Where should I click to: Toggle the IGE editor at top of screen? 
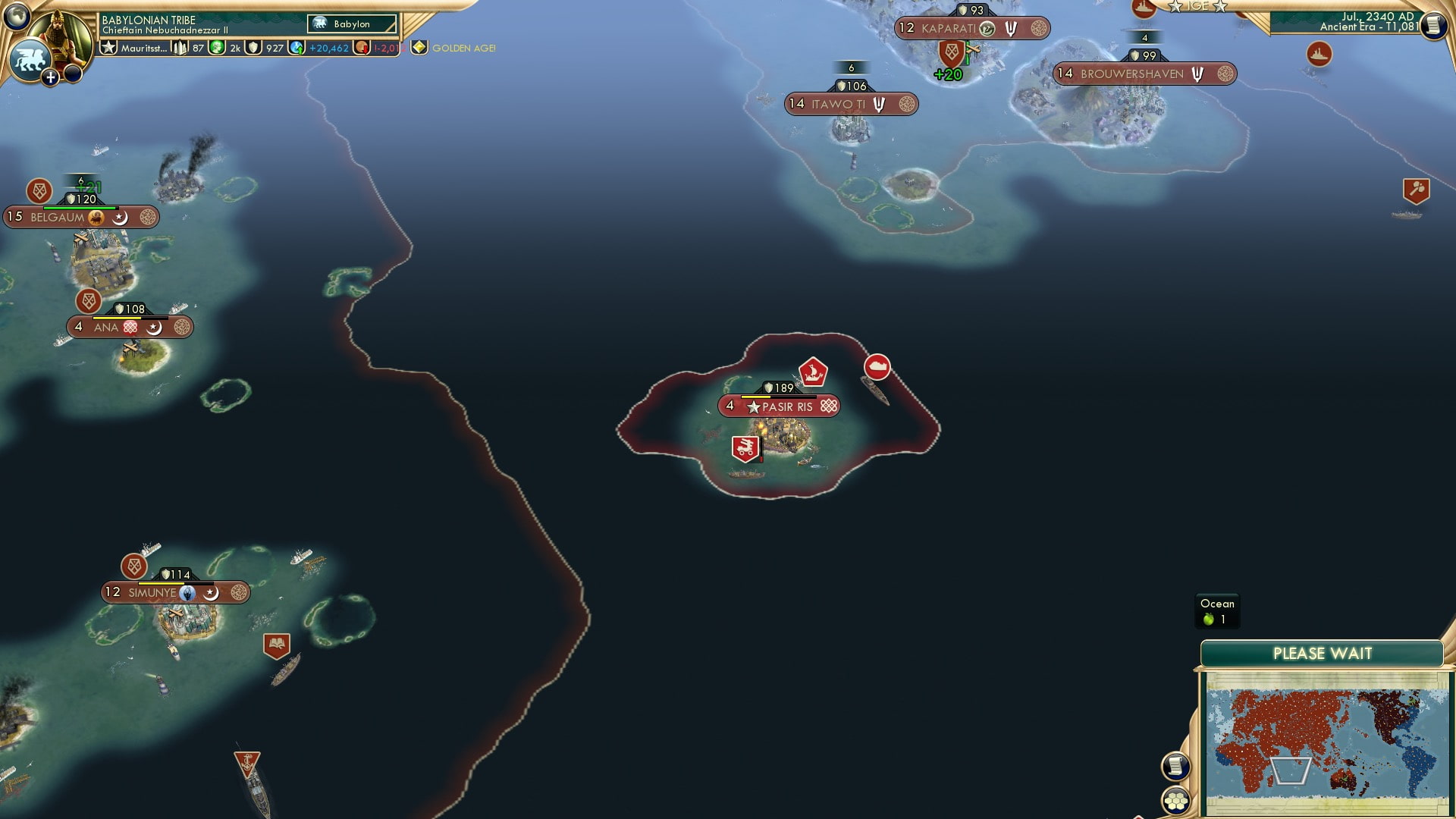click(1197, 6)
